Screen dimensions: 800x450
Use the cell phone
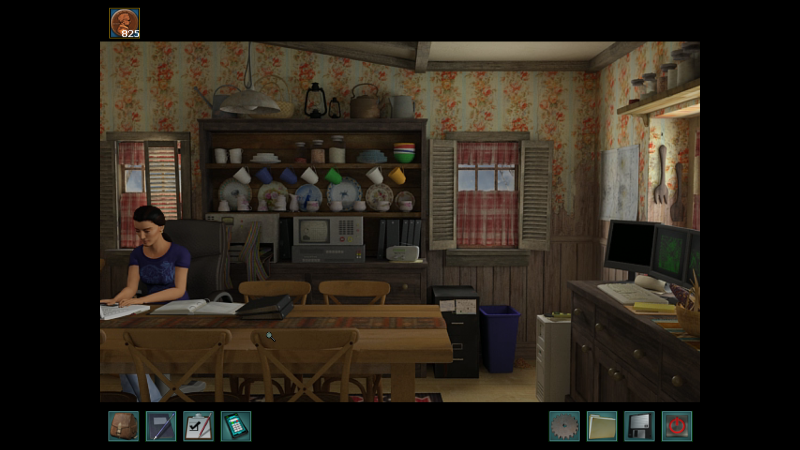236,426
